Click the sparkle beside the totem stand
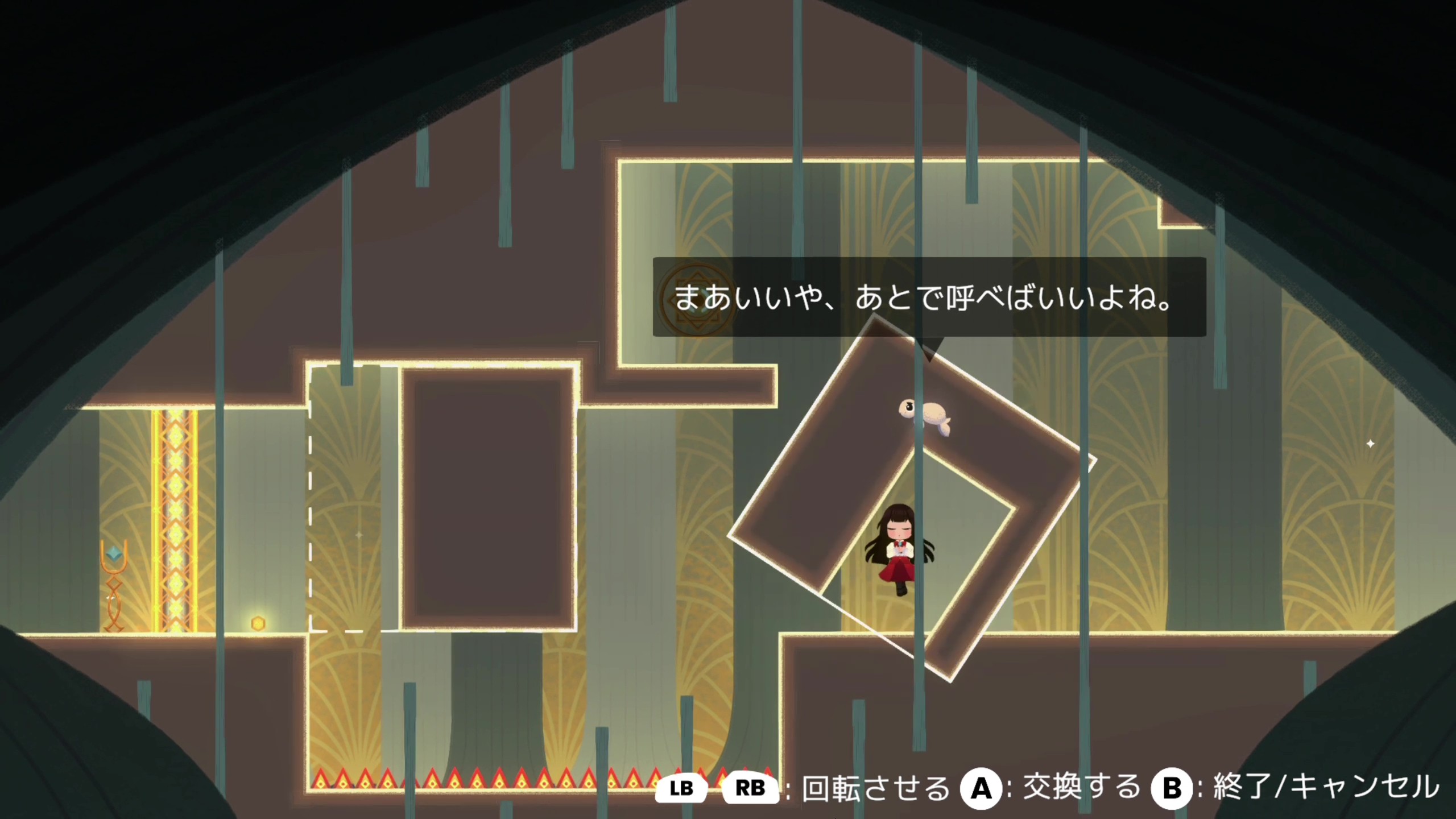The height and width of the screenshot is (819, 1456). pyautogui.click(x=110, y=598)
